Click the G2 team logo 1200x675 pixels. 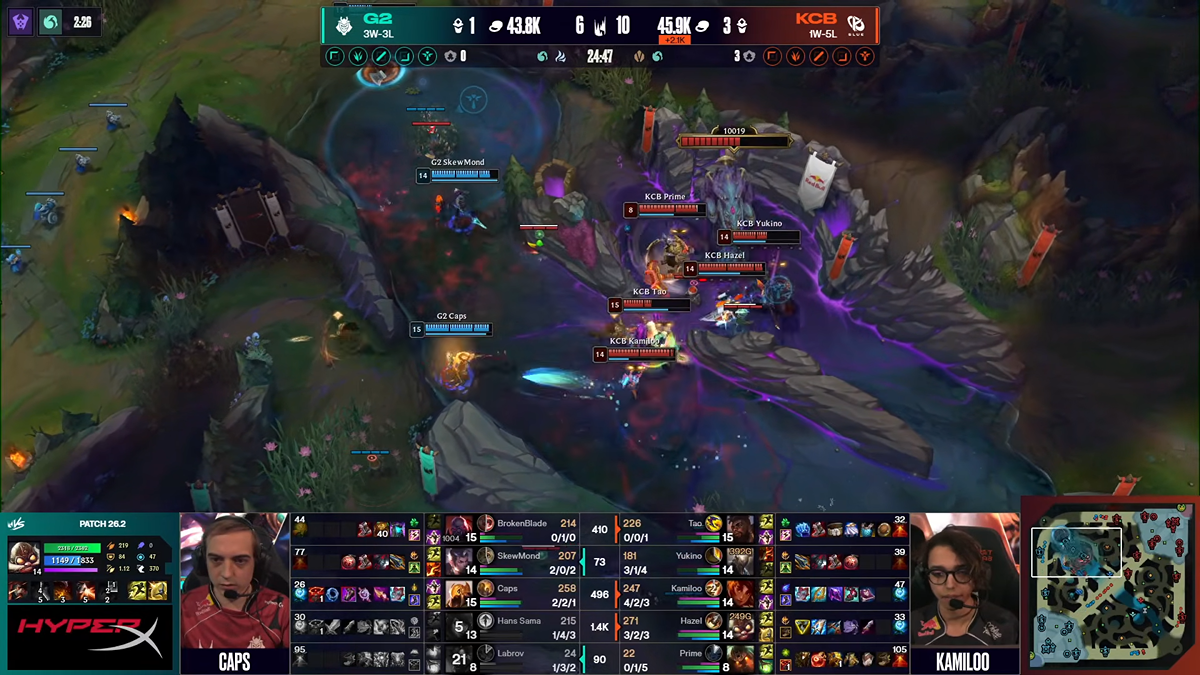click(343, 25)
